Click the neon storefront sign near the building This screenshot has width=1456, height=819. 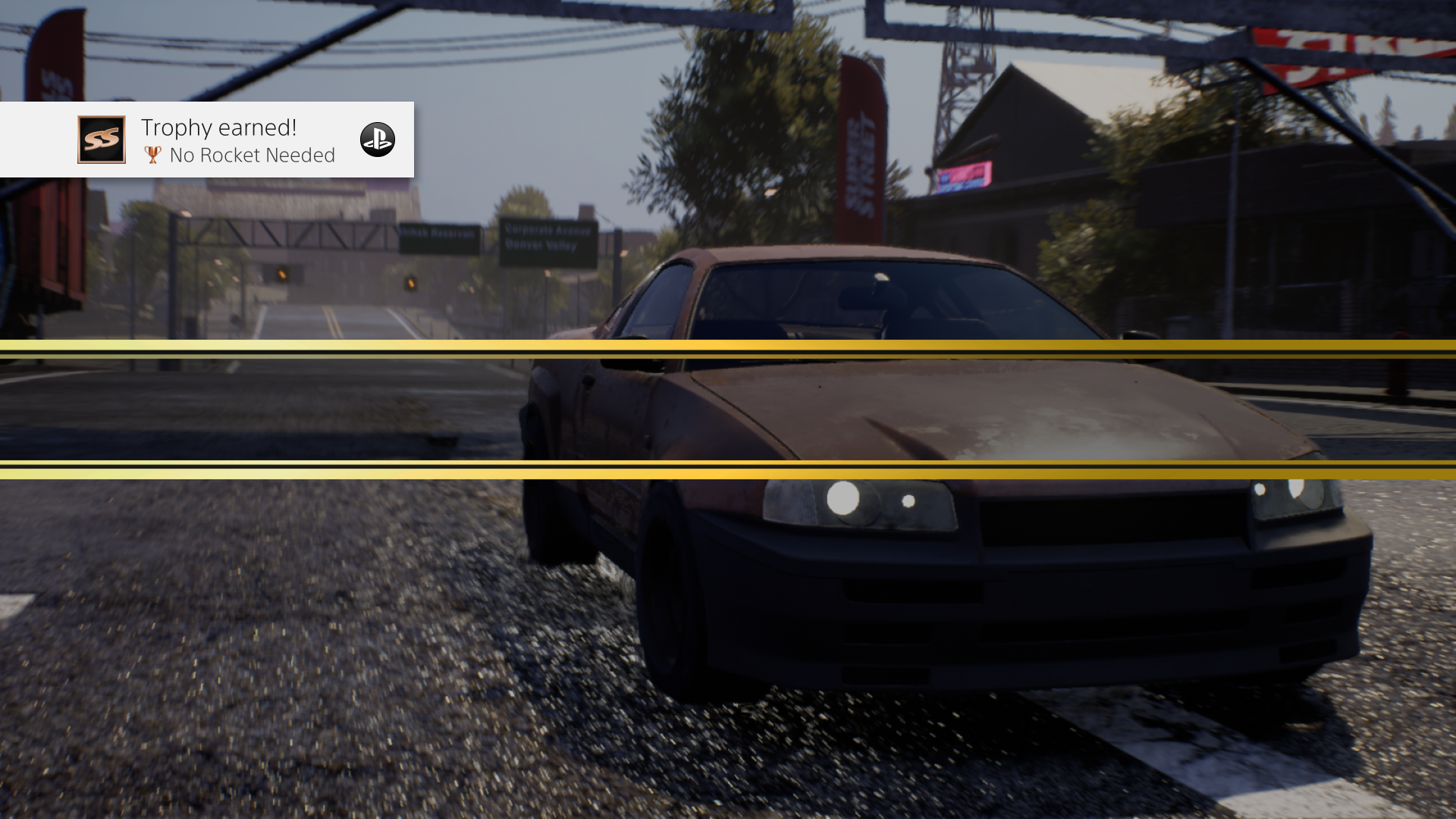coord(963,178)
